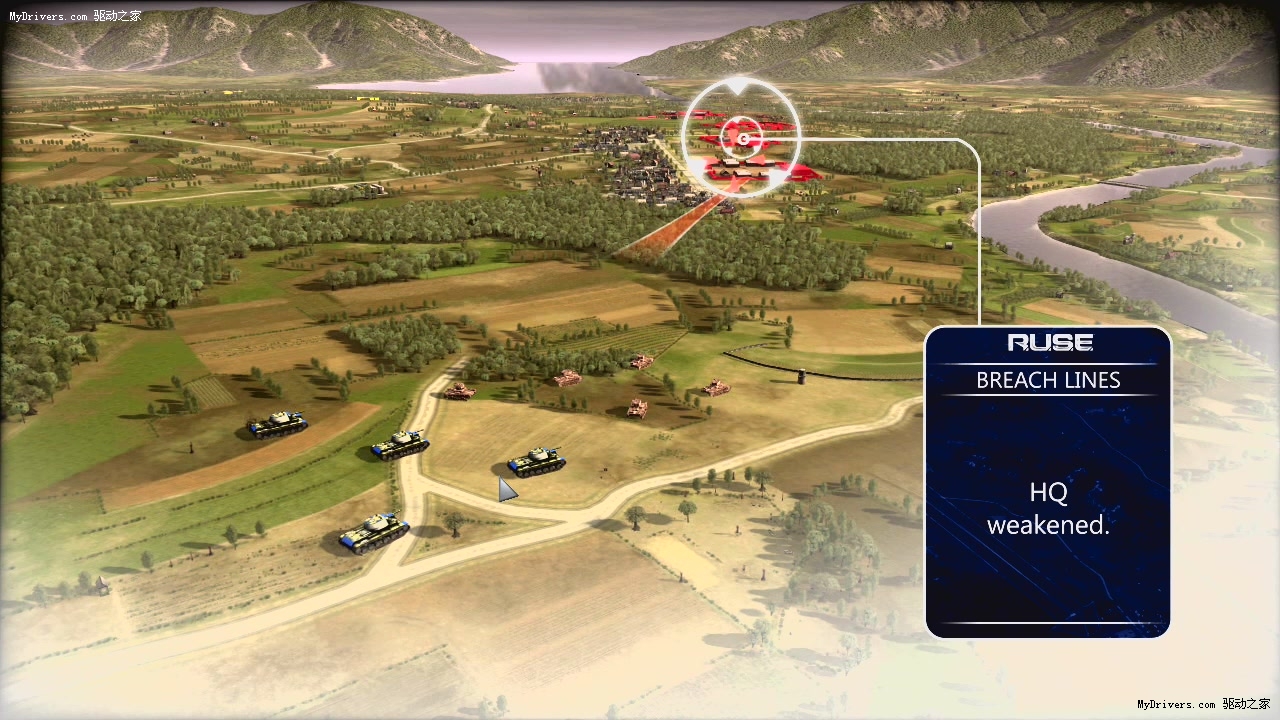Click the circular target marker on enemy HQ
This screenshot has height=720, width=1280.
pyautogui.click(x=744, y=136)
